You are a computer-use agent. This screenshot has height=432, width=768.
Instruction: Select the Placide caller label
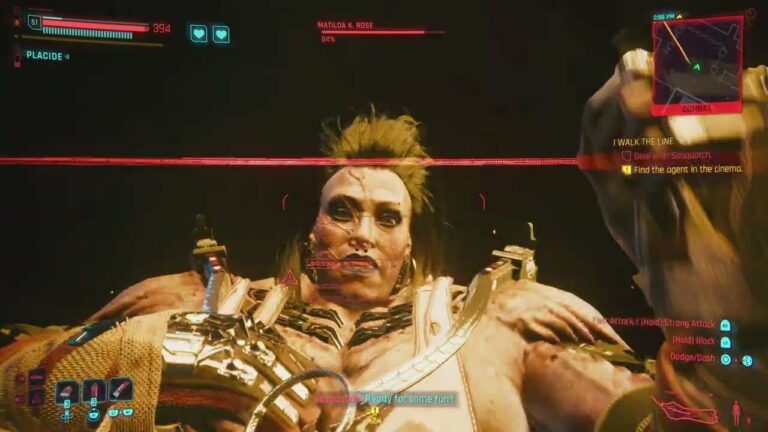point(45,56)
